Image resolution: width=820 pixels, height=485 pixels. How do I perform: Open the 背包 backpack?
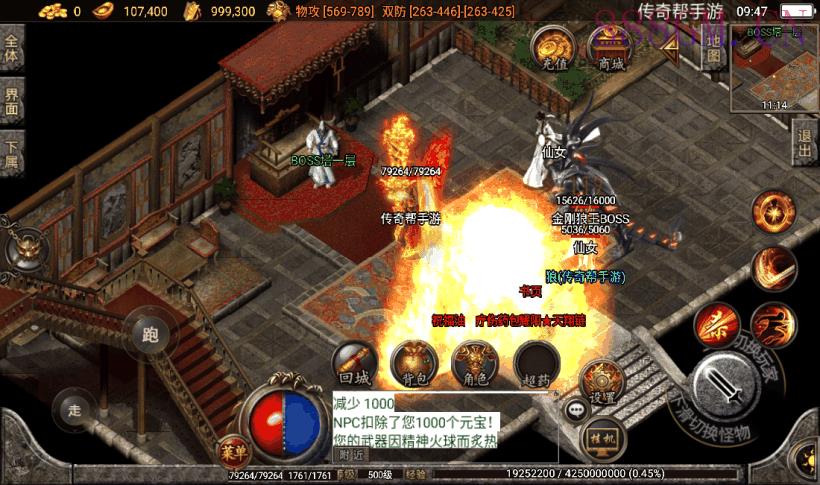click(x=411, y=364)
